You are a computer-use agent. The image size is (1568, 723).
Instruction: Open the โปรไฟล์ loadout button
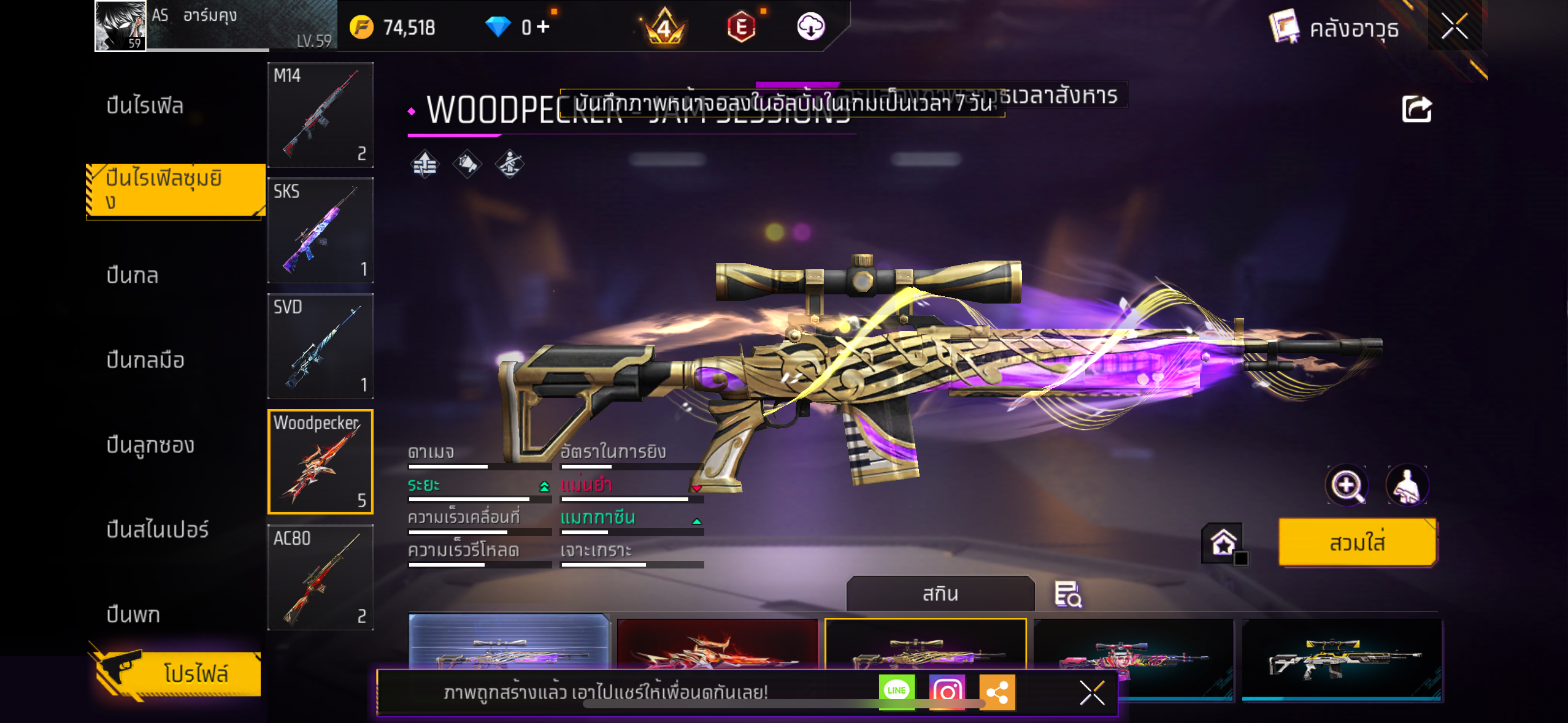(x=178, y=673)
